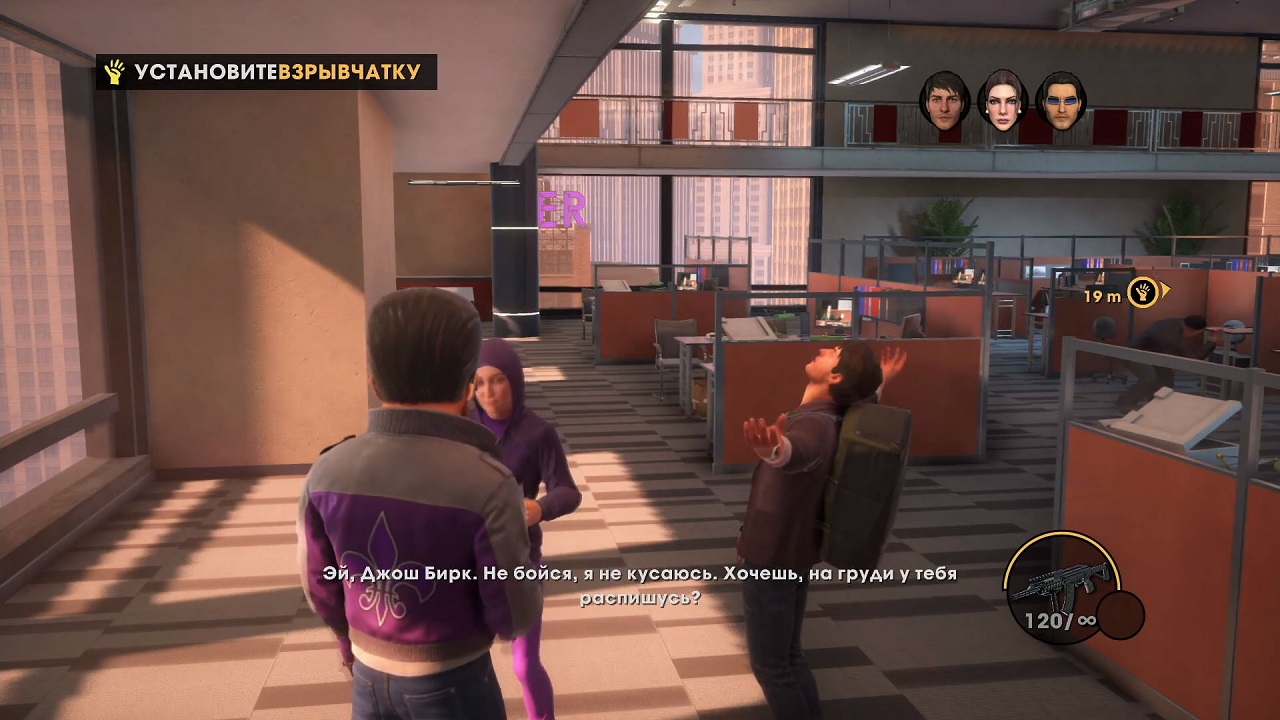Click the fist icon in the objective banner
1280x720 pixels.
tap(114, 72)
